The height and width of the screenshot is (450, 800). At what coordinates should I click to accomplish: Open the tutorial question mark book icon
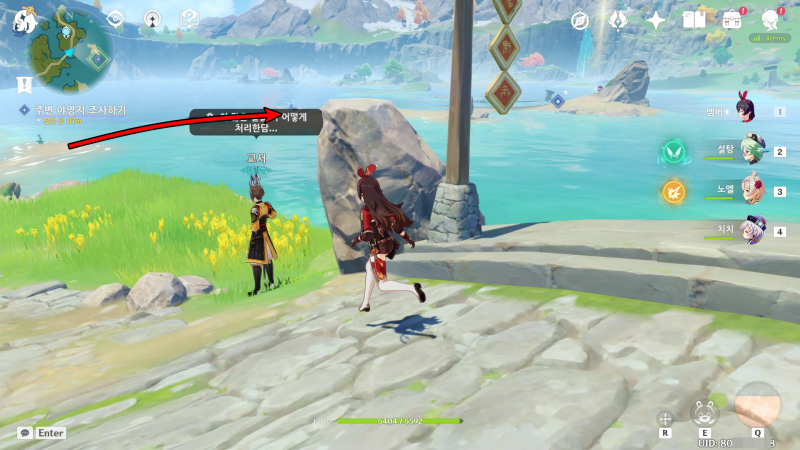189,18
